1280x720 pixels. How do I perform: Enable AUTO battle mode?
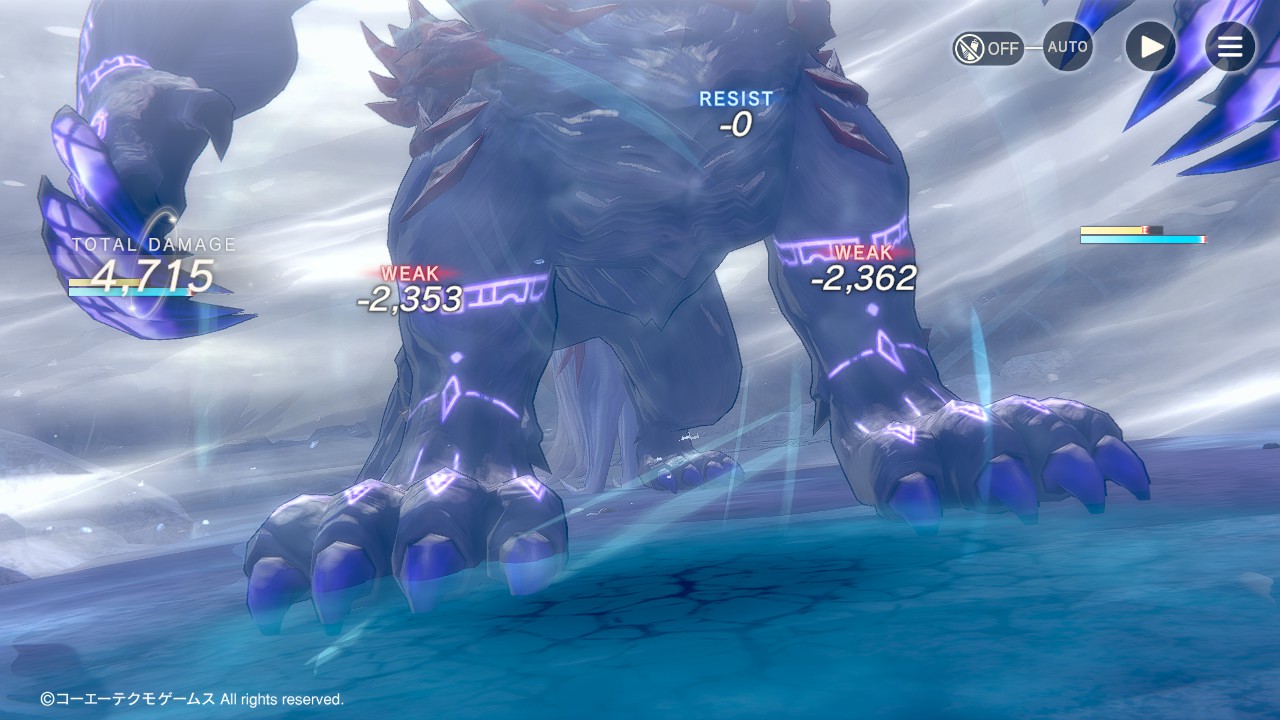coord(1067,47)
